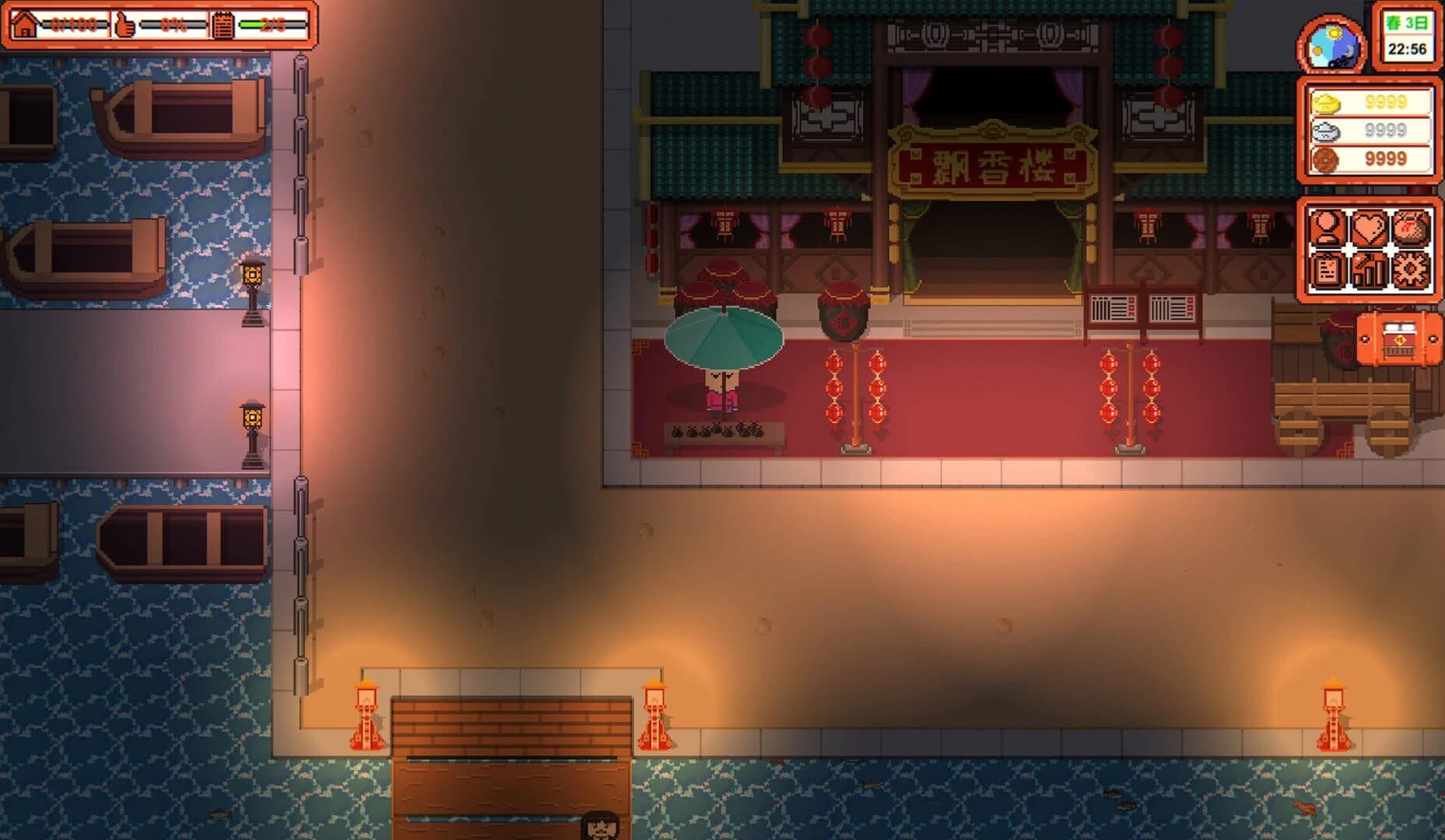Click the clipboard icon beside the 2/5 counter
1445x840 pixels.
click(x=223, y=26)
